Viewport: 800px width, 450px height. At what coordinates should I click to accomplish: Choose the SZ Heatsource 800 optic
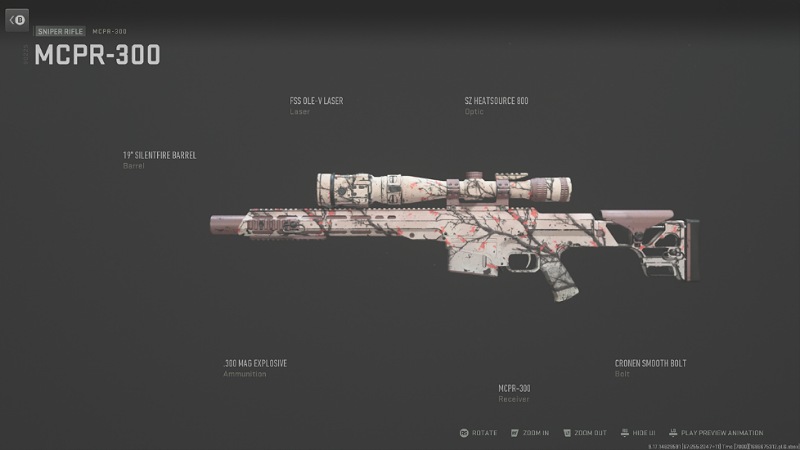pos(496,101)
